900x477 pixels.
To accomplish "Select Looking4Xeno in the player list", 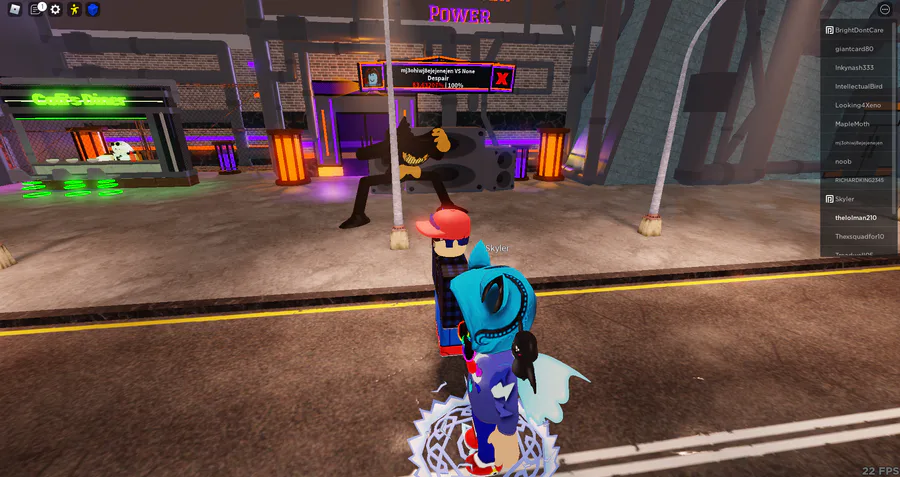I will pos(858,105).
